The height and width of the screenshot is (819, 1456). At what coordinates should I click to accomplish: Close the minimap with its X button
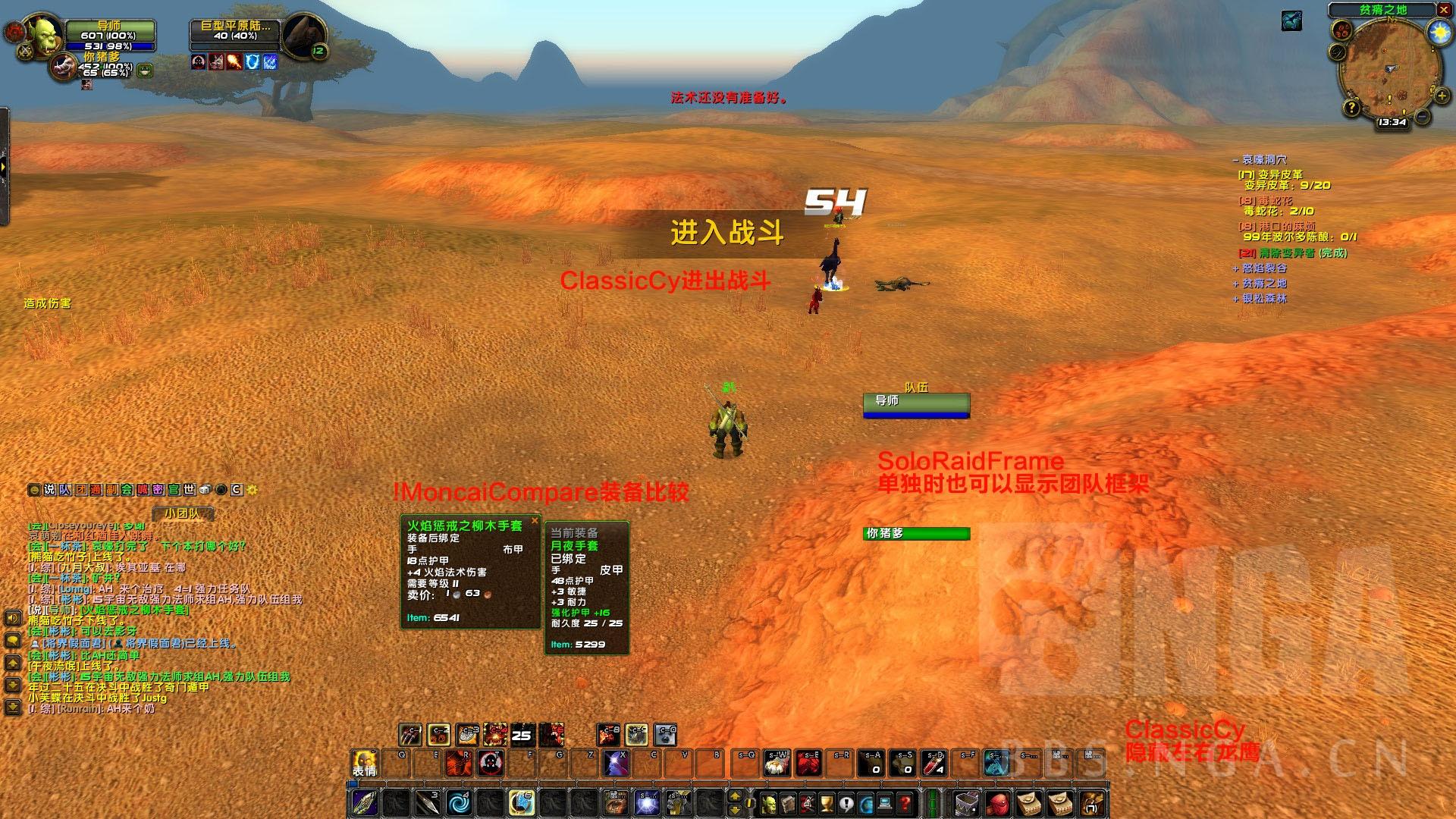tap(1442, 9)
